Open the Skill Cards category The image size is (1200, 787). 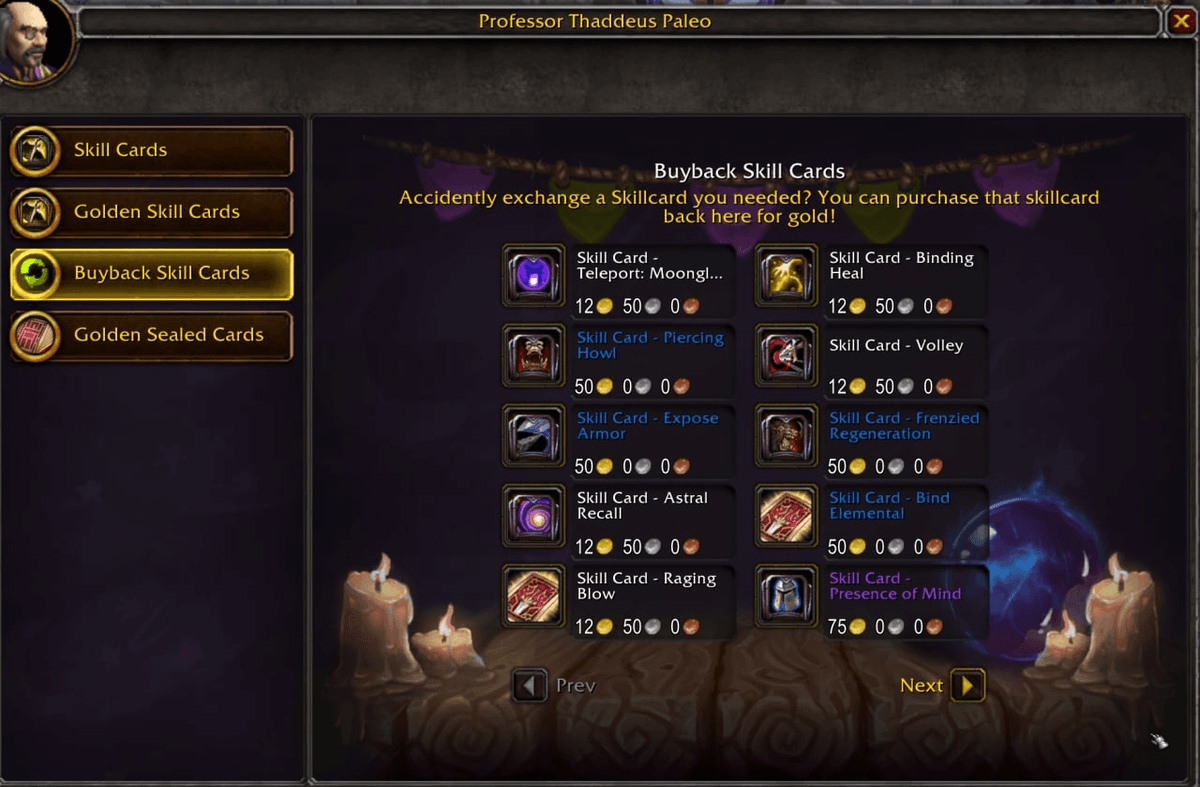(151, 151)
